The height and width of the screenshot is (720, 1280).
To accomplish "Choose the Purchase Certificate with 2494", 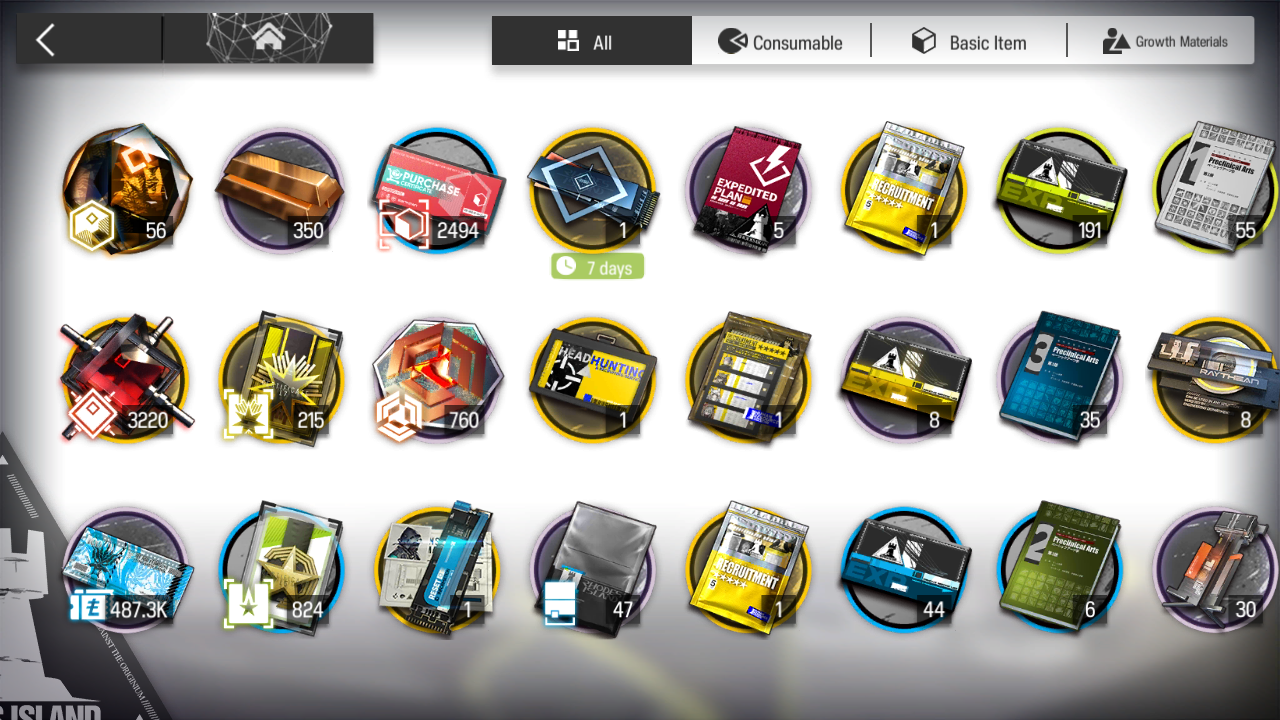I will 437,190.
